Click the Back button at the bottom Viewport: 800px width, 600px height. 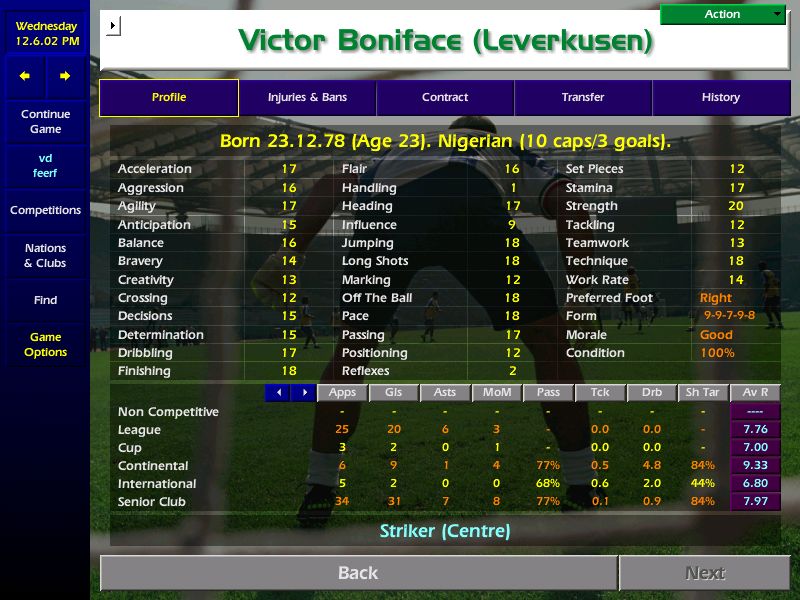(358, 573)
